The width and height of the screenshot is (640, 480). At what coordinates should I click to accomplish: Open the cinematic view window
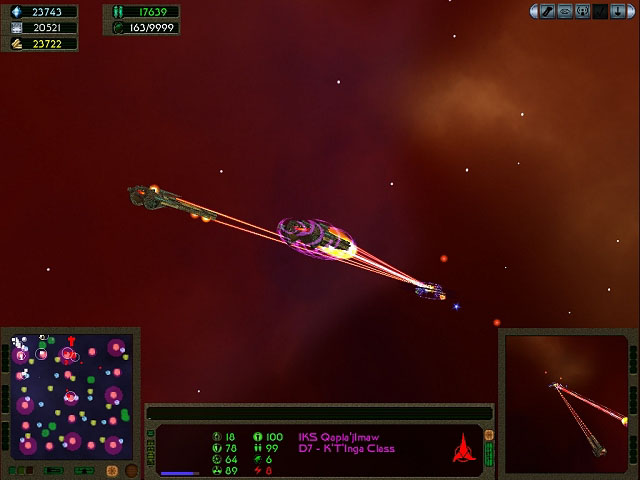(567, 402)
